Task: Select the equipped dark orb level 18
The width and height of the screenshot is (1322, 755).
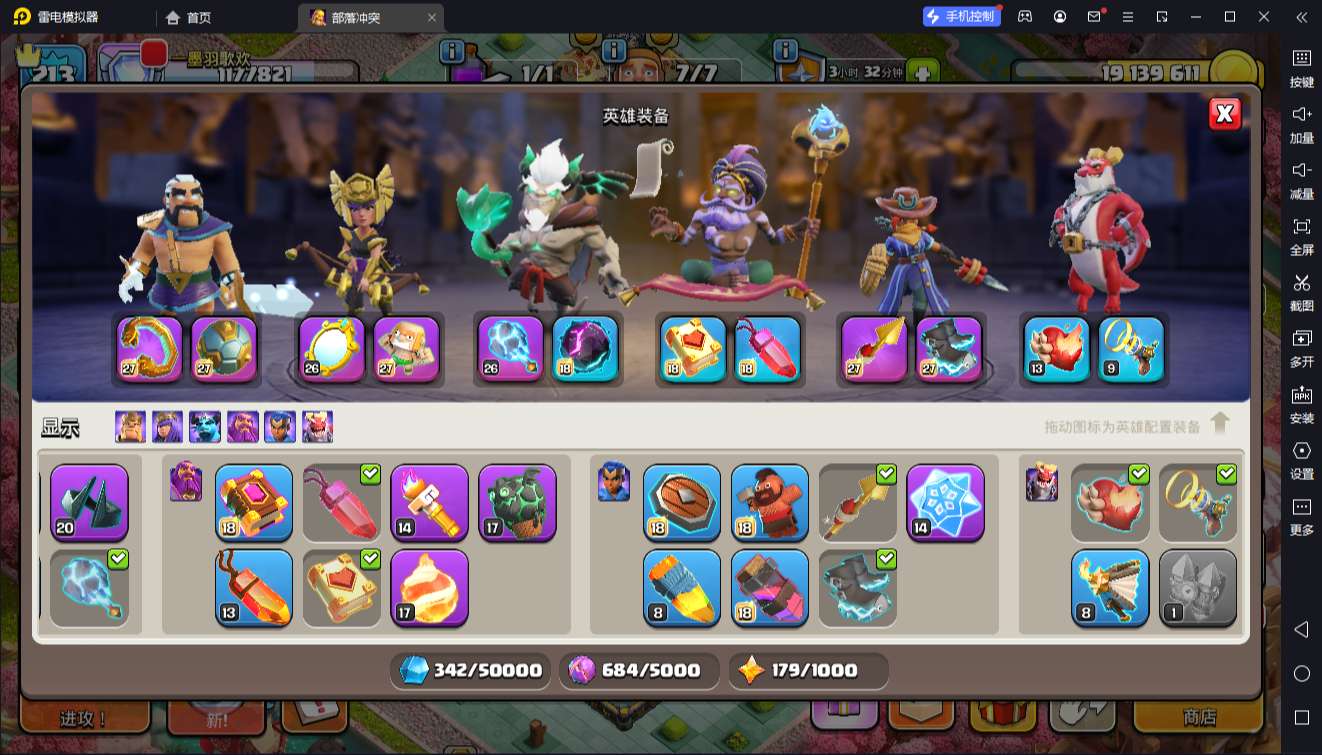Action: [x=585, y=349]
